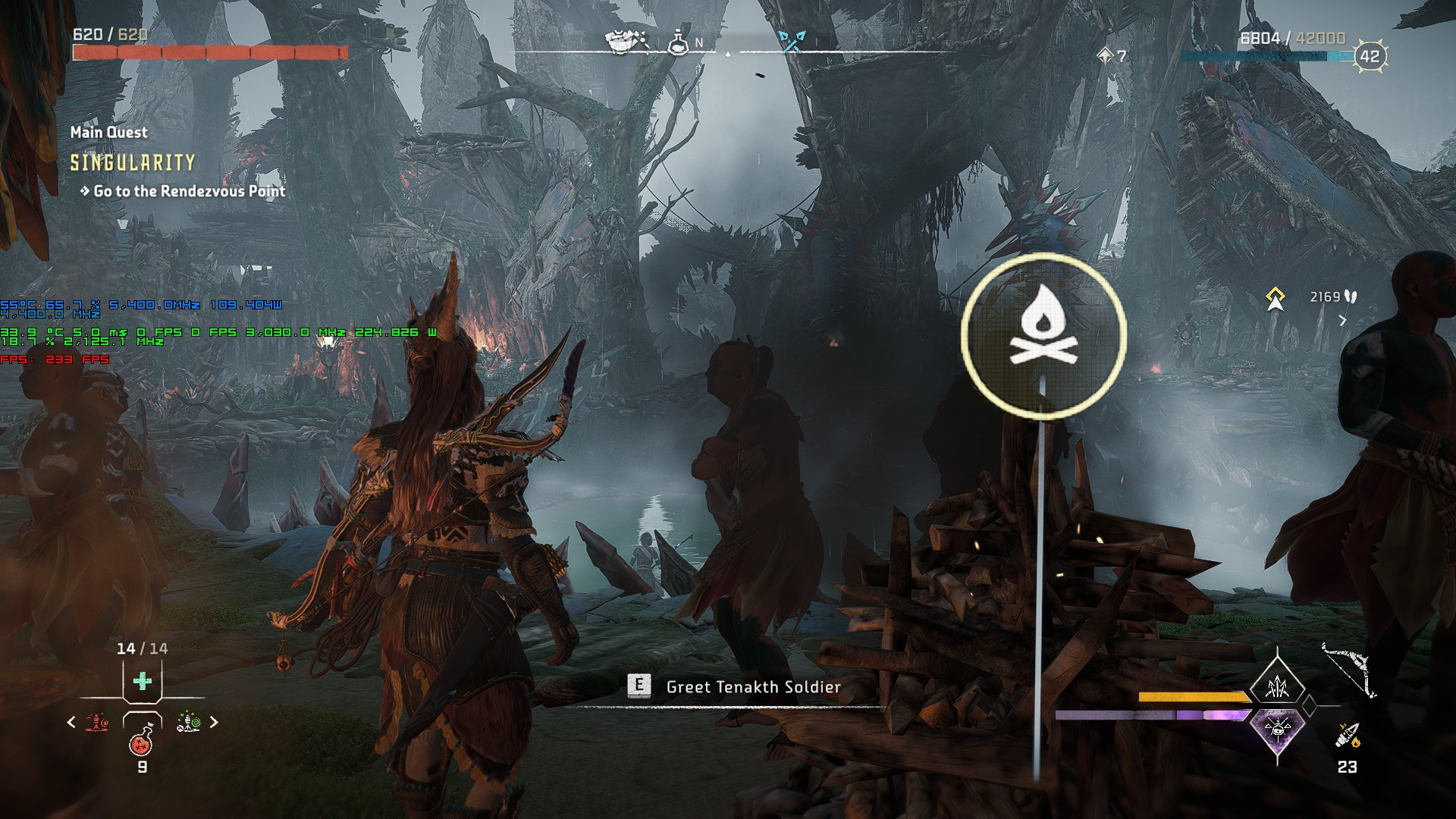Click the blue crossed-arrows compass marker
This screenshot has height=819, width=1456.
(792, 42)
